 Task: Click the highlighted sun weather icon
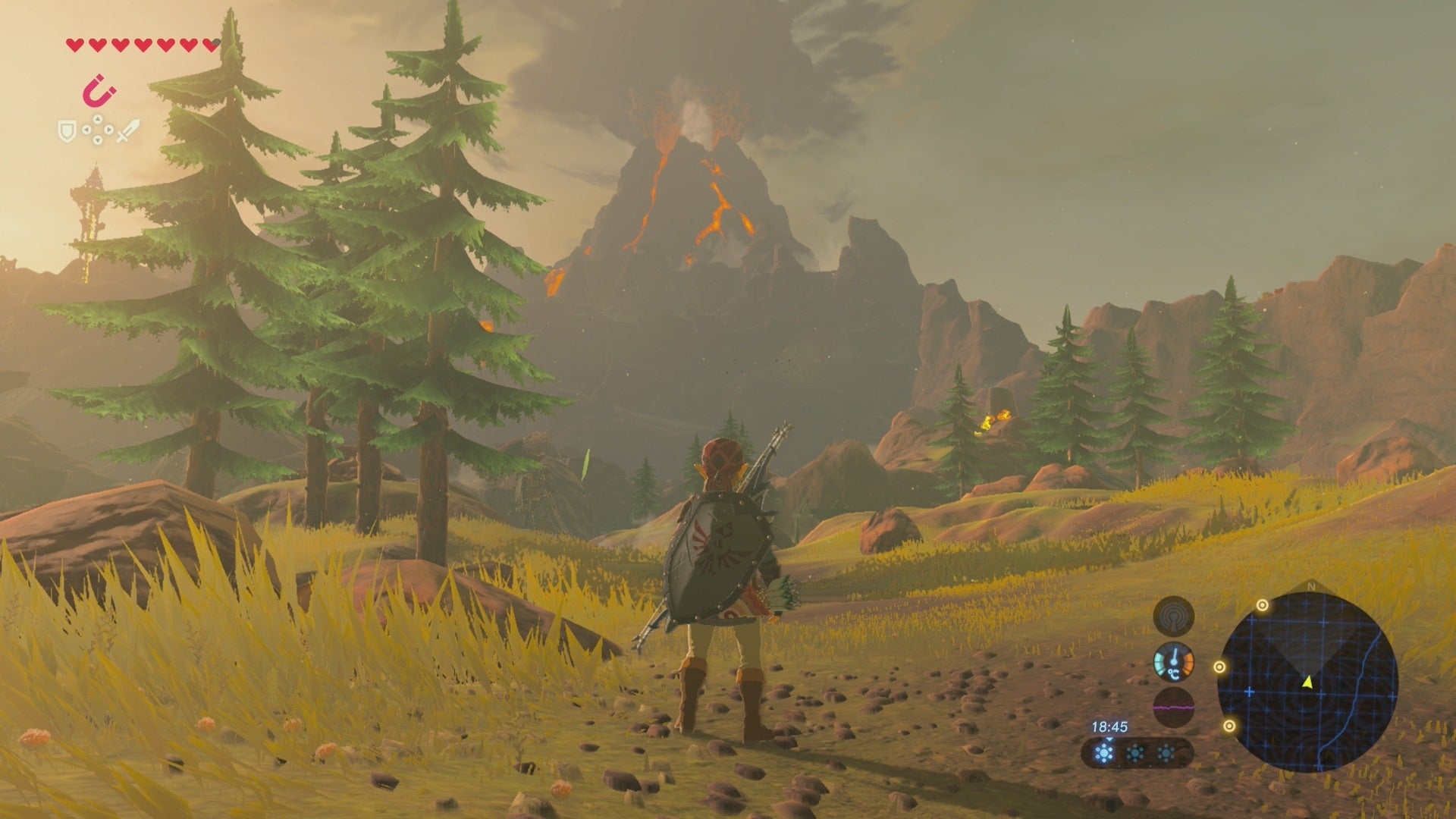[x=1104, y=752]
